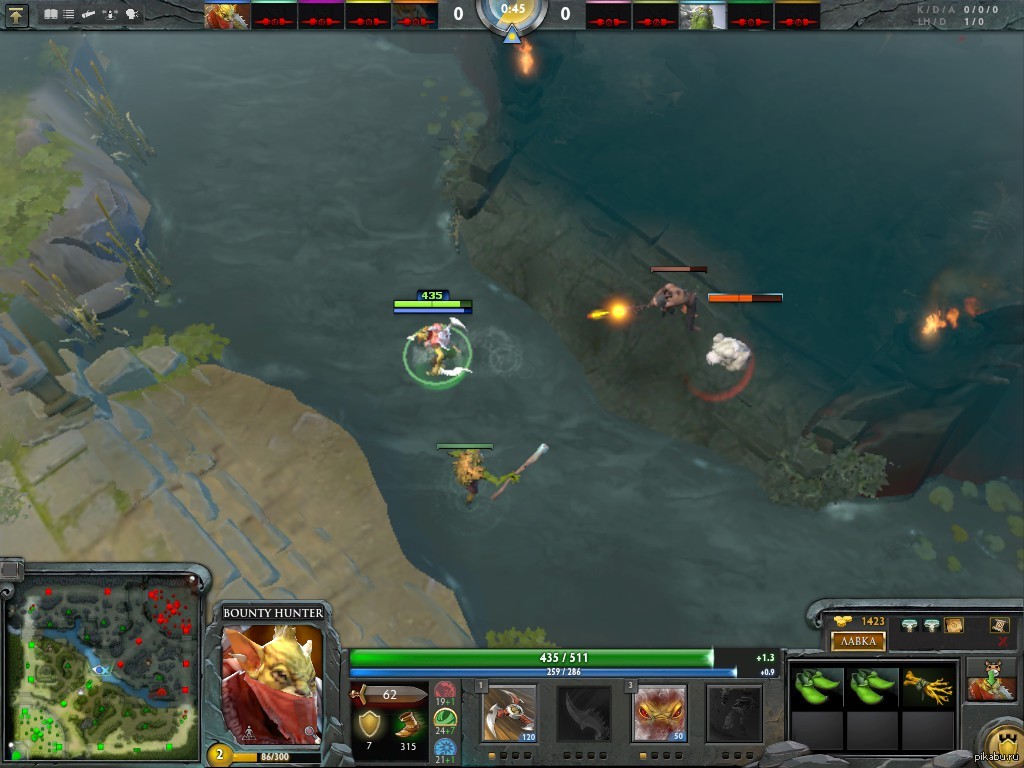Screen dimensions: 1024x768
Task: Show the list icon next to the book
Action: [68, 15]
